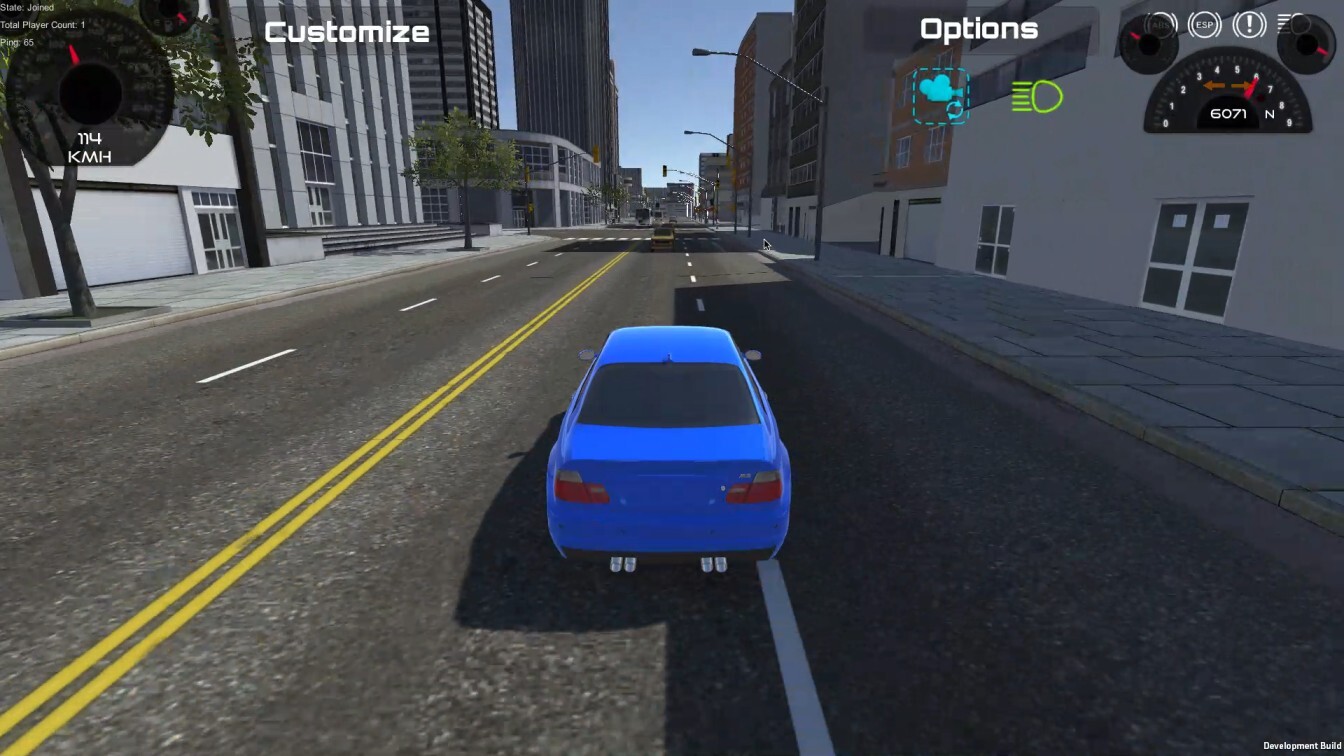Expand the left fuel gauge on the dashboard
Screen dimensions: 1344x756
[1152, 42]
